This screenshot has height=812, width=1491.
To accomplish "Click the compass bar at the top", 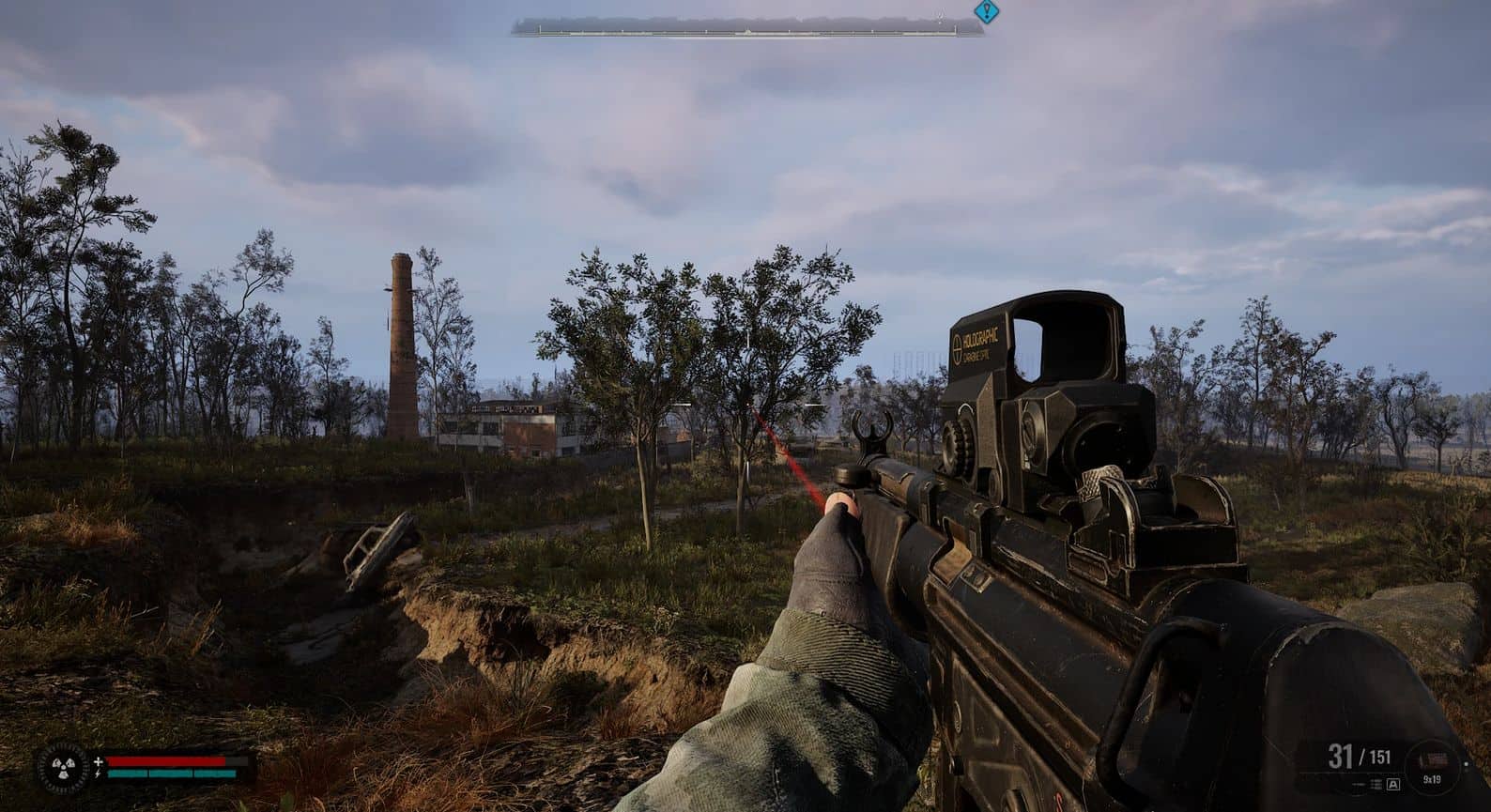I will click(747, 31).
